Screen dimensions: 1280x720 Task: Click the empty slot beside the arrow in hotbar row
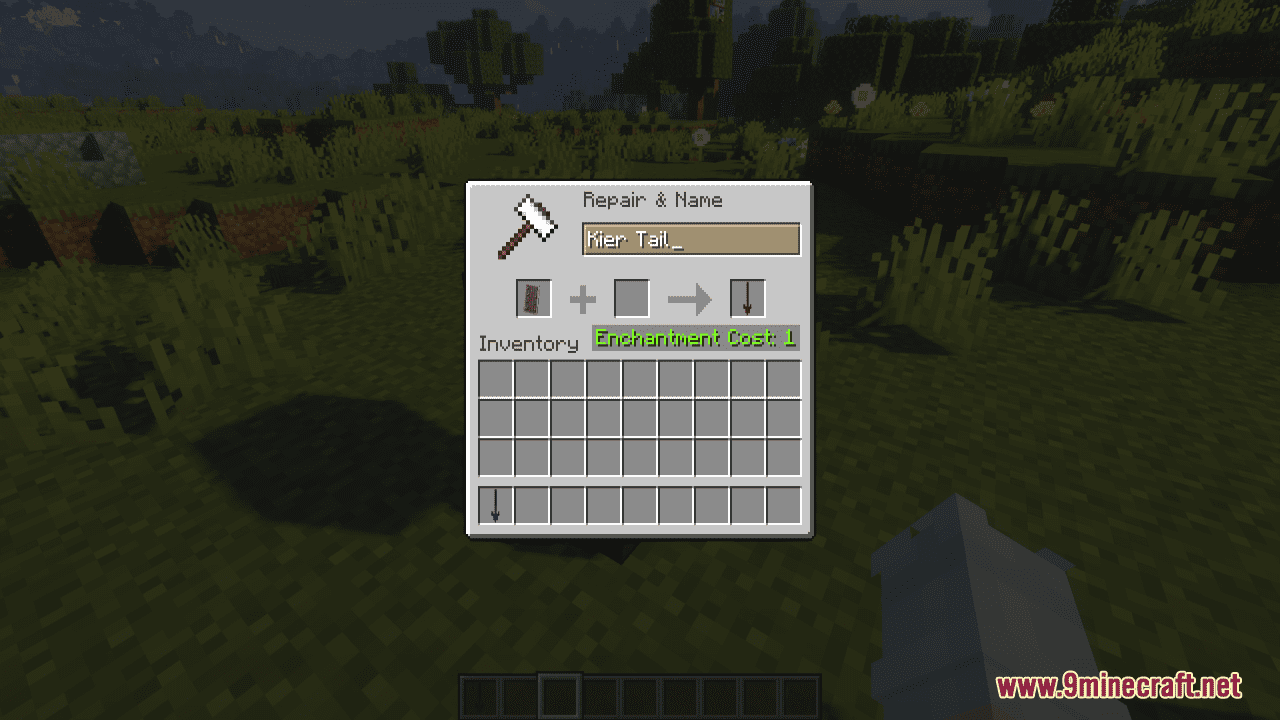pyautogui.click(x=530, y=505)
